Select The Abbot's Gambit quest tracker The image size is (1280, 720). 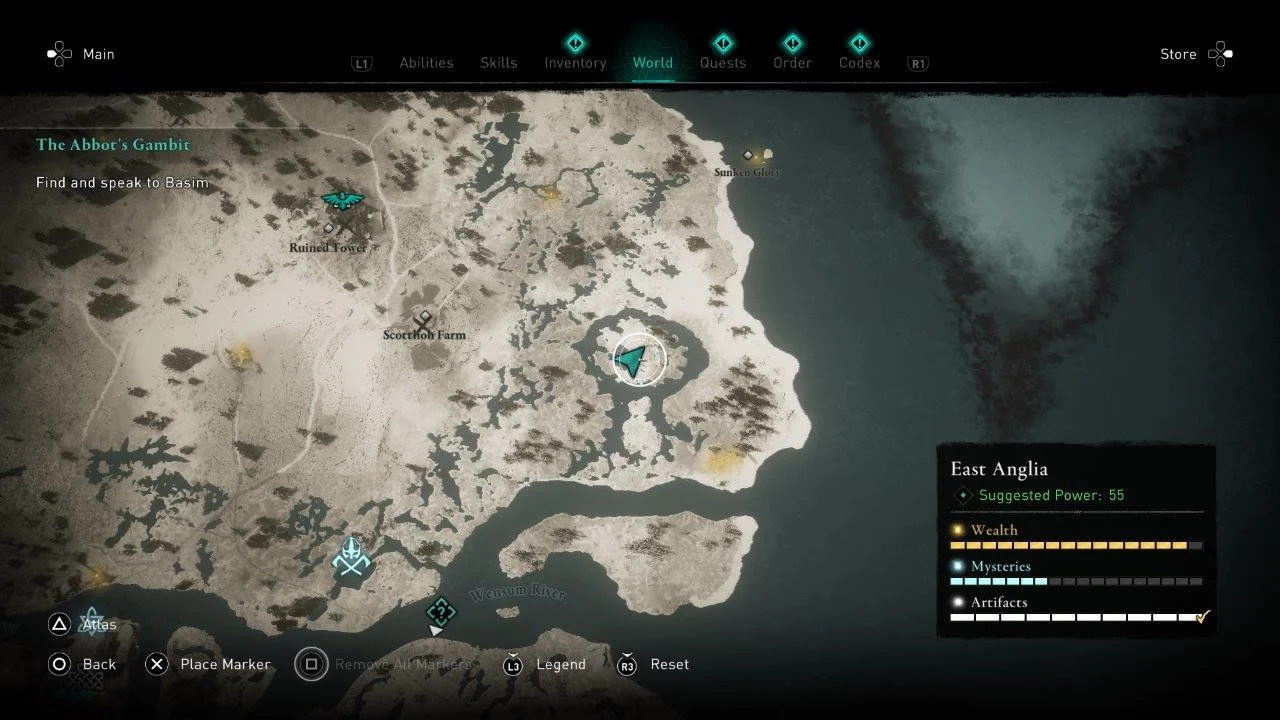113,145
